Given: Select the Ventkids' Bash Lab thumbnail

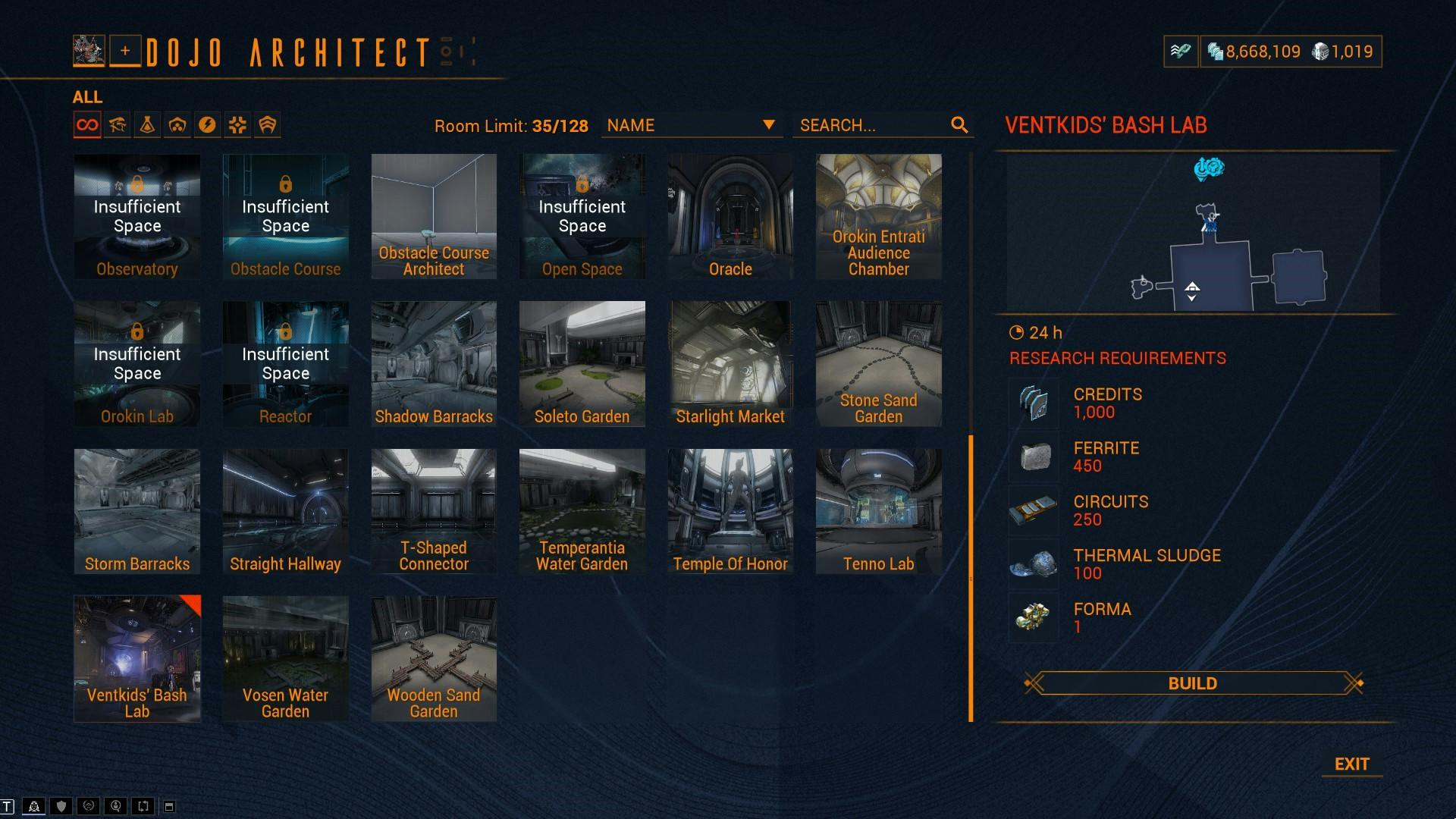Looking at the screenshot, I should [136, 657].
